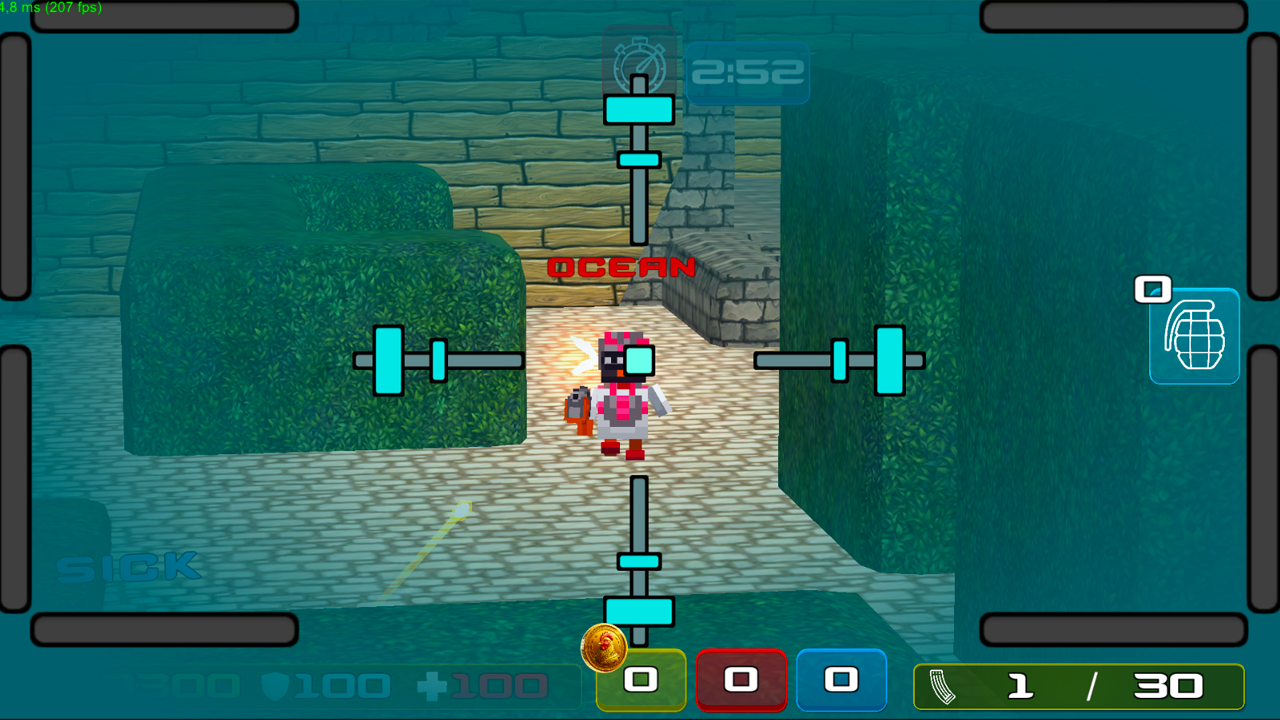Tap the grenade weapon icon
The image size is (1280, 720).
[1194, 336]
